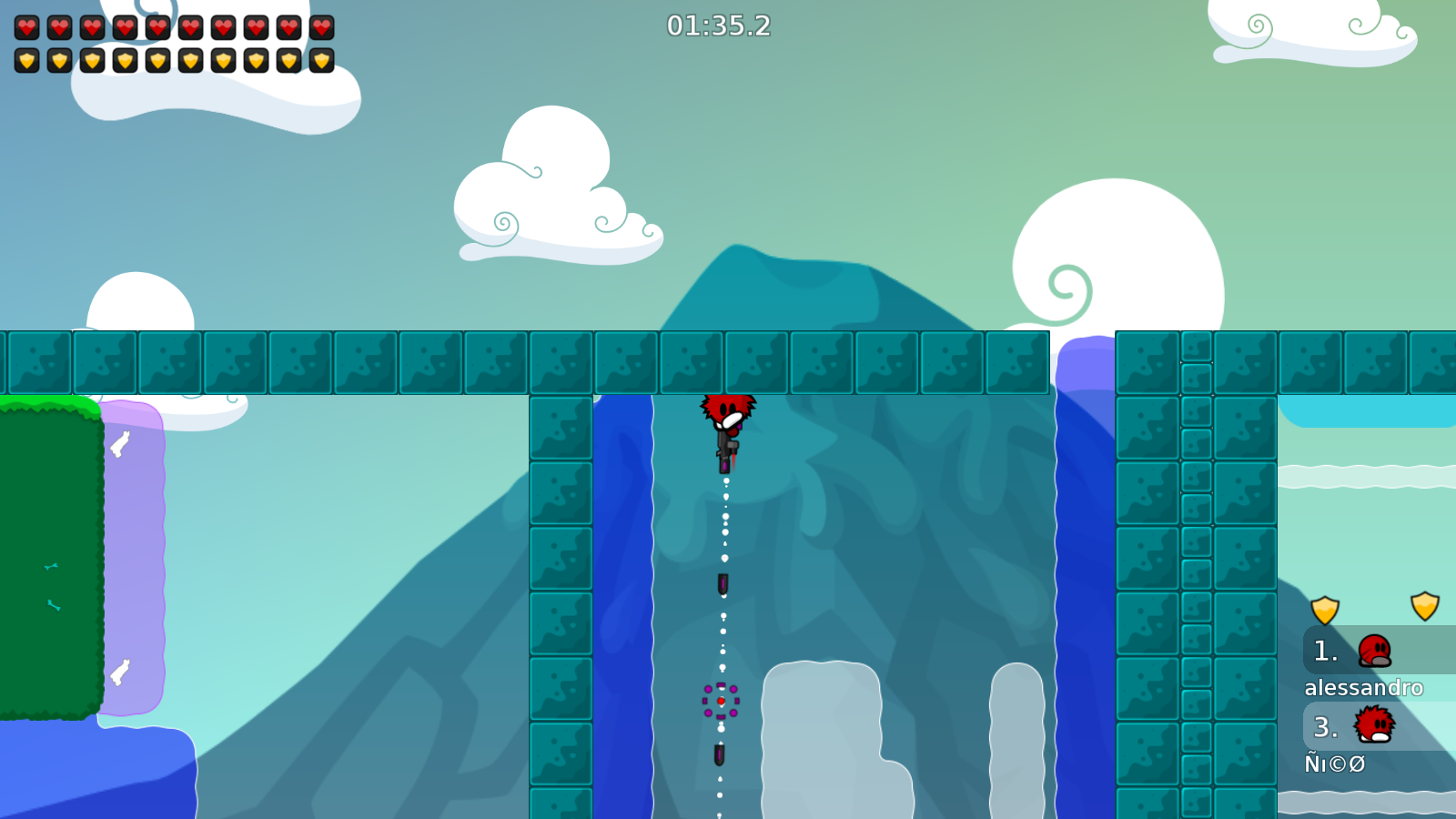Select the fifth heart in the health display
The width and height of the screenshot is (1456, 819).
pos(157,25)
